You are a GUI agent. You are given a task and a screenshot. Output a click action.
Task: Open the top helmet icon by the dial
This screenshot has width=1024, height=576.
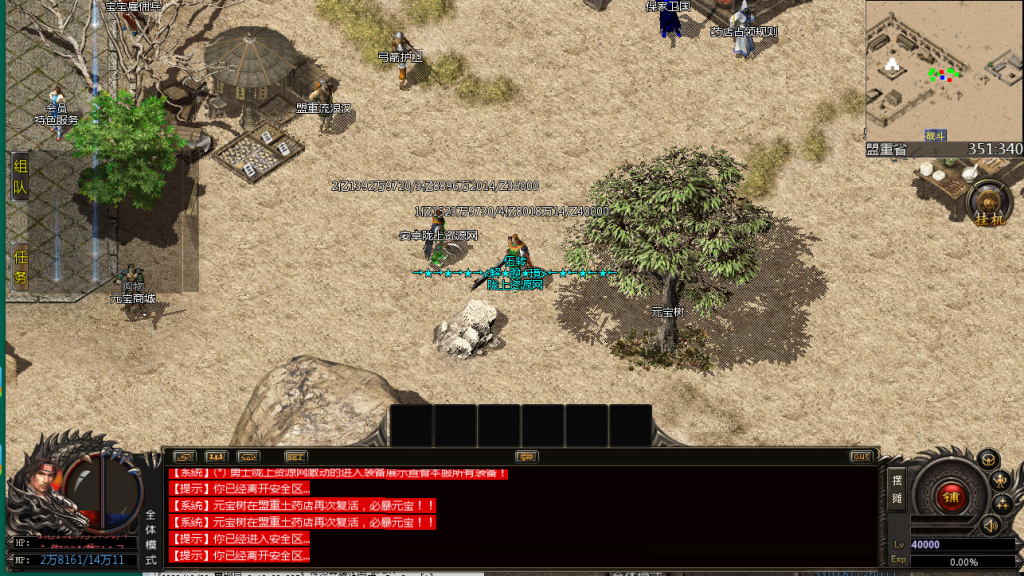(987, 459)
